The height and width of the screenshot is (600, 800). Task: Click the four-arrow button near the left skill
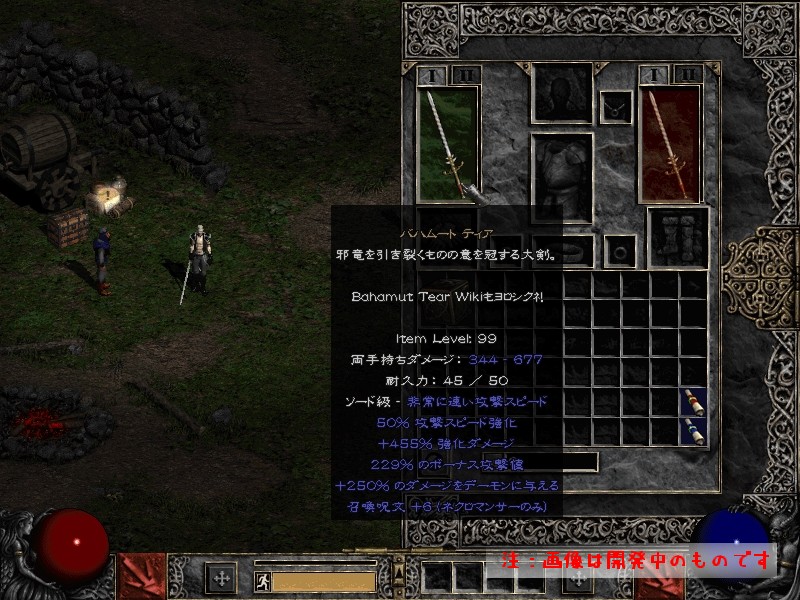220,578
